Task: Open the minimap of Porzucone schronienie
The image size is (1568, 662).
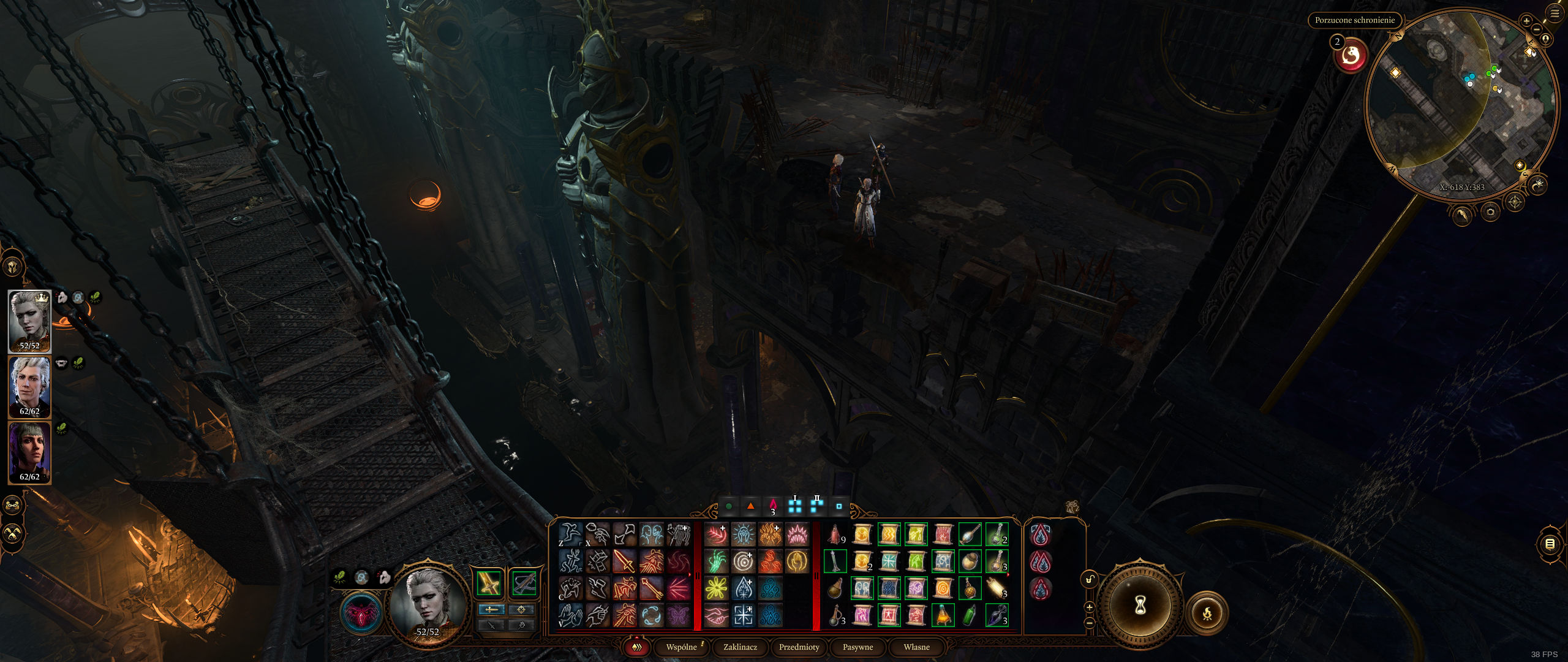Action: click(1461, 104)
